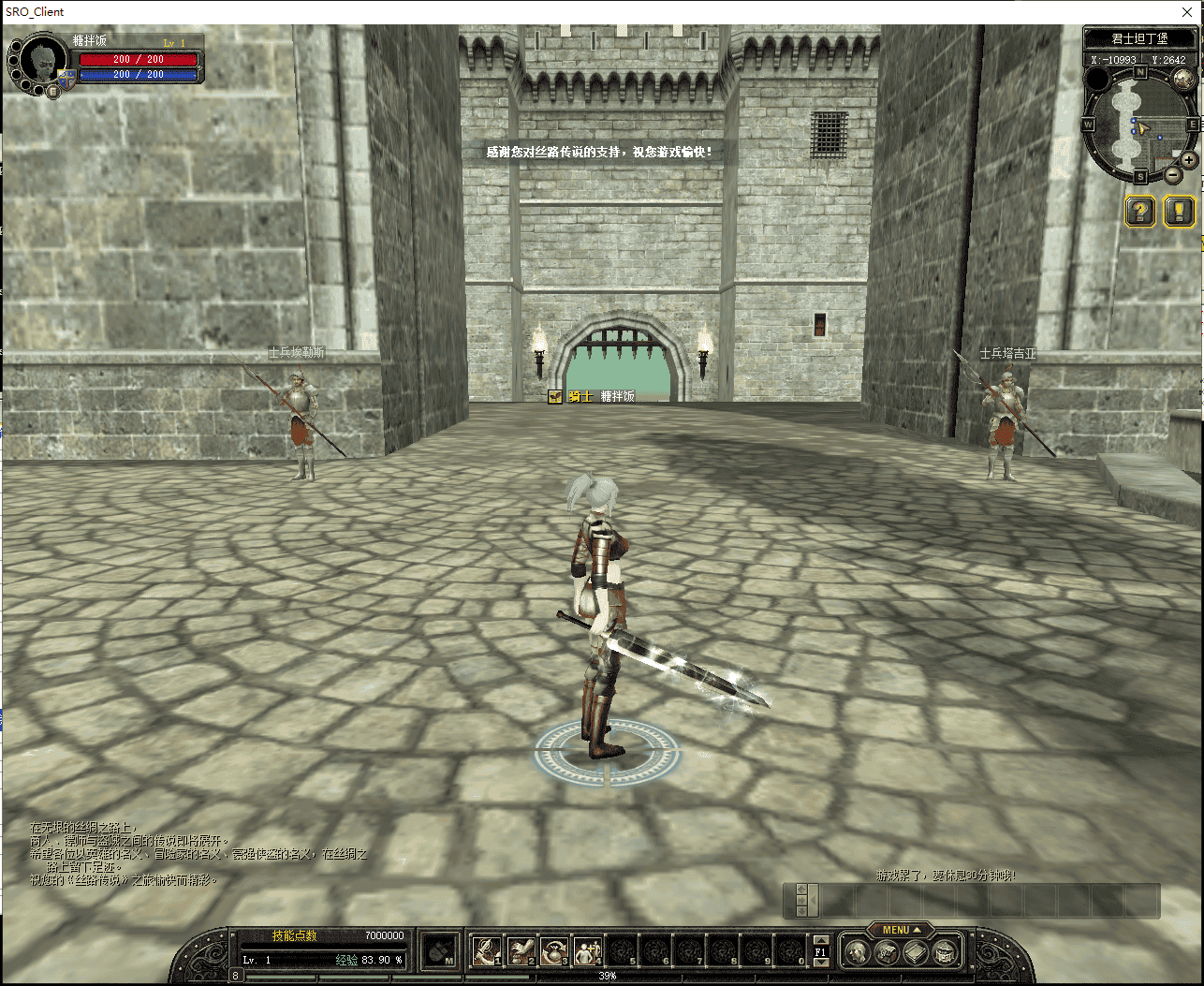Close the SRO_Client window
1204x986 pixels.
[x=1186, y=12]
